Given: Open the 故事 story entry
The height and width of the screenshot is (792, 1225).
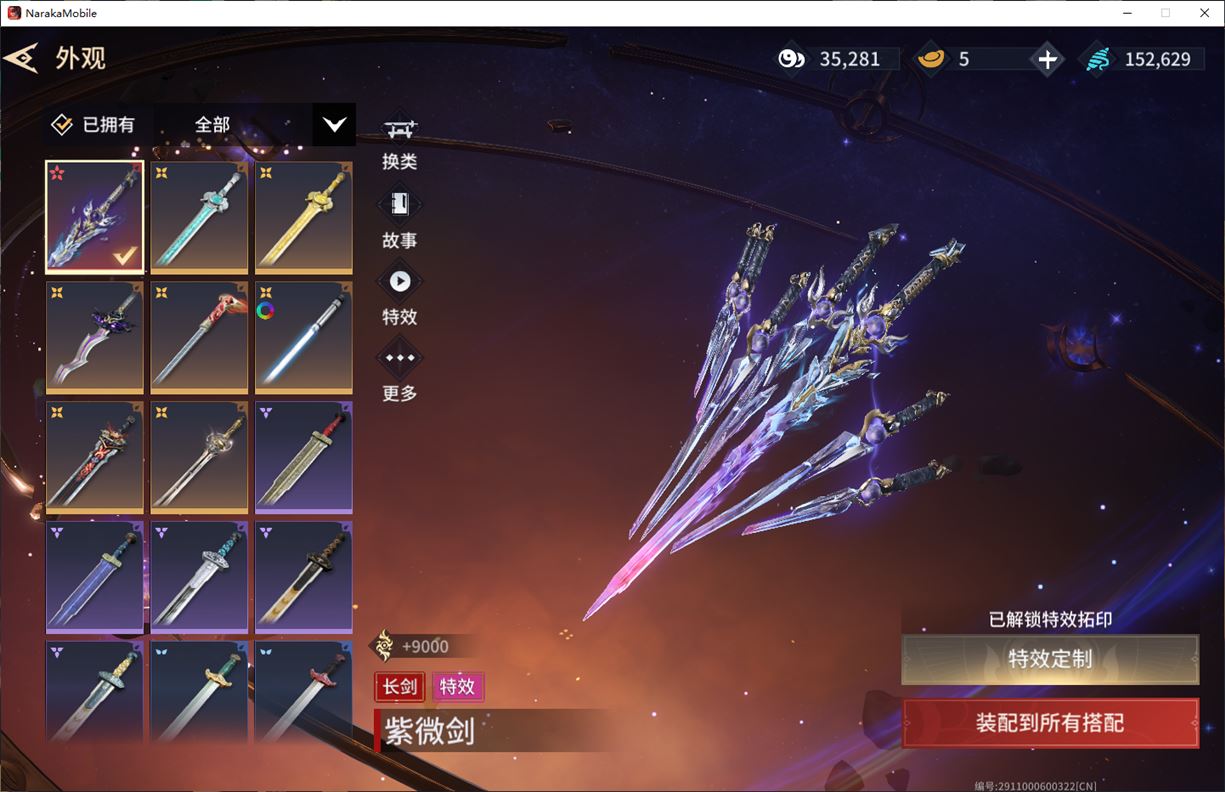Looking at the screenshot, I should point(400,219).
